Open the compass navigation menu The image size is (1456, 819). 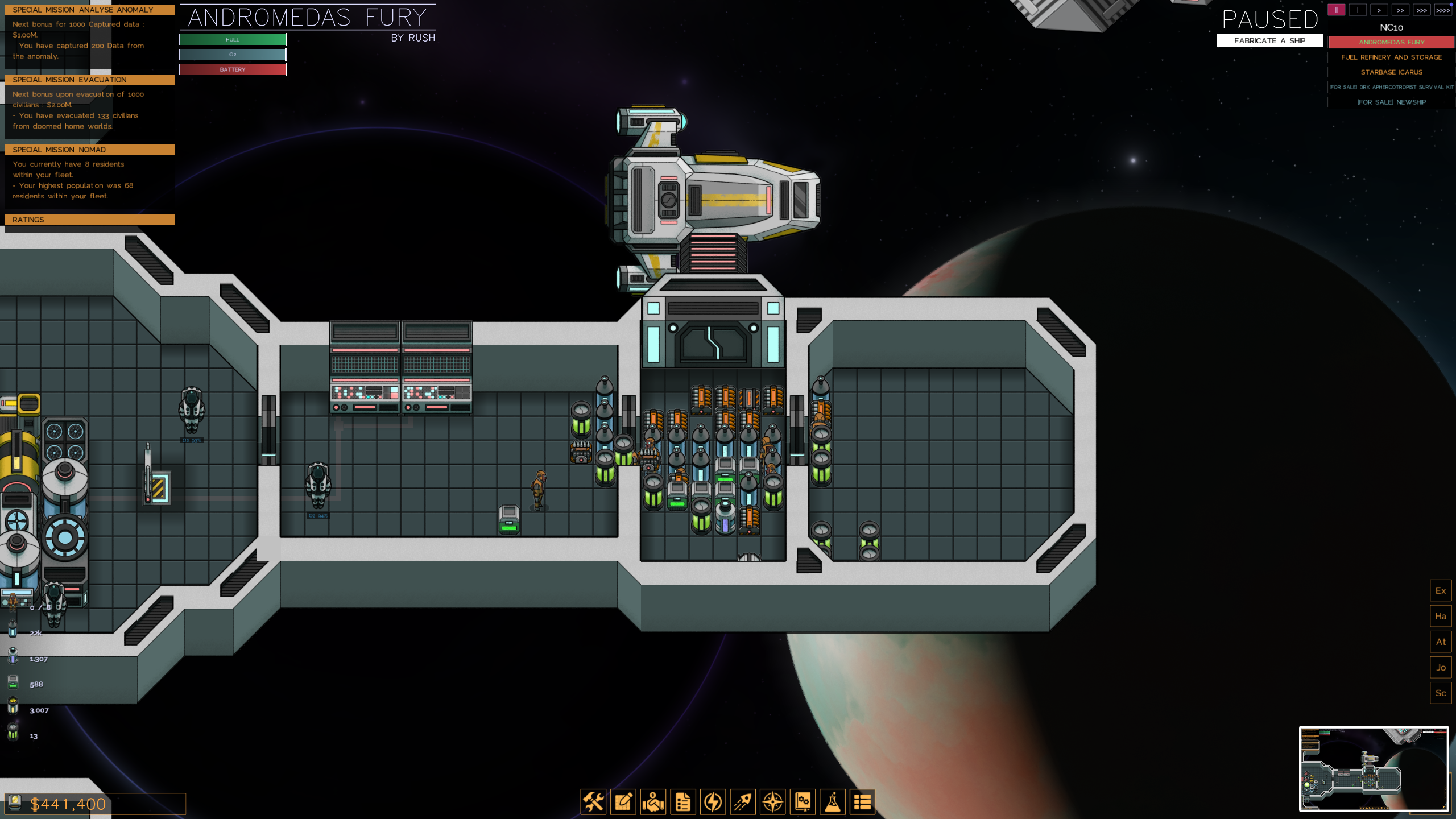(x=773, y=802)
